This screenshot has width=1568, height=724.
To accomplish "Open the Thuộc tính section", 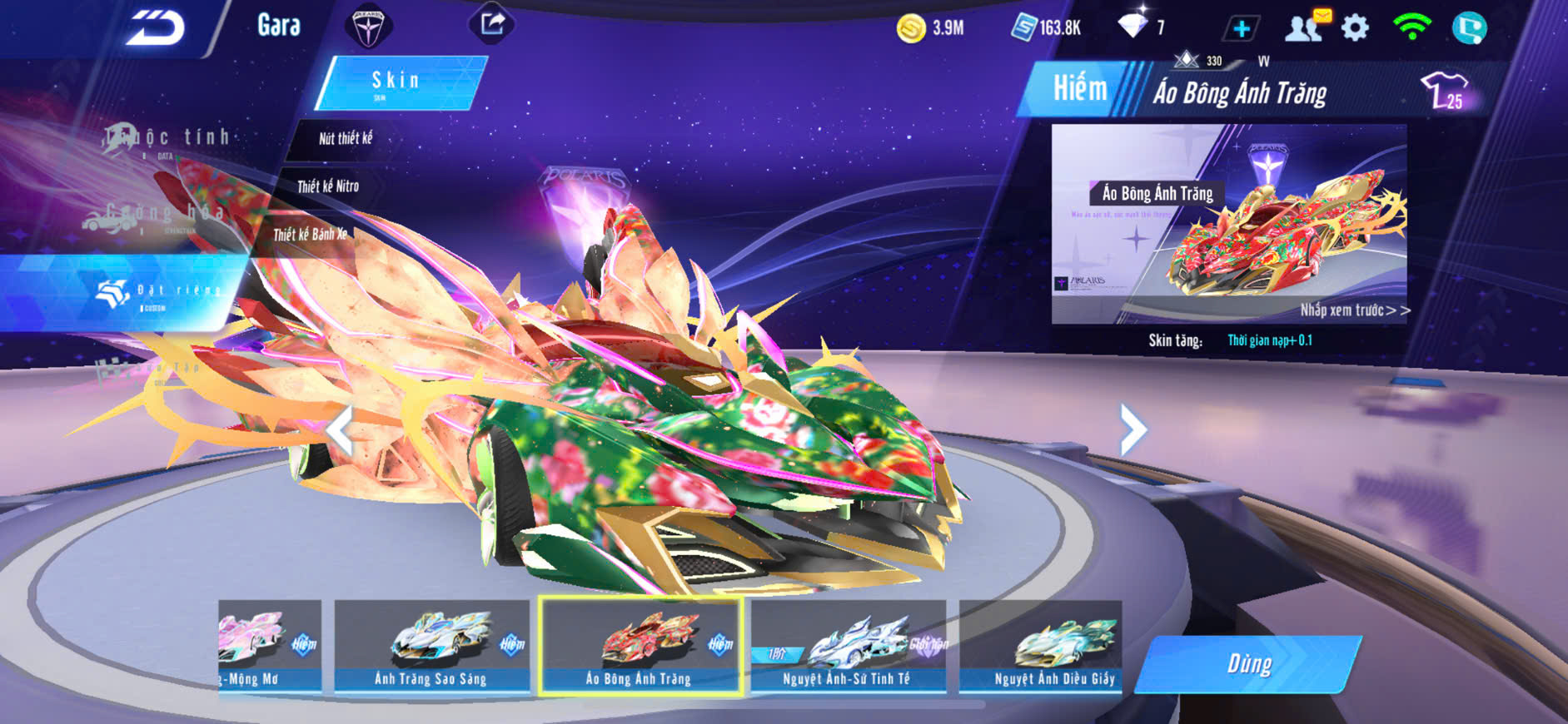I will tap(167, 139).
